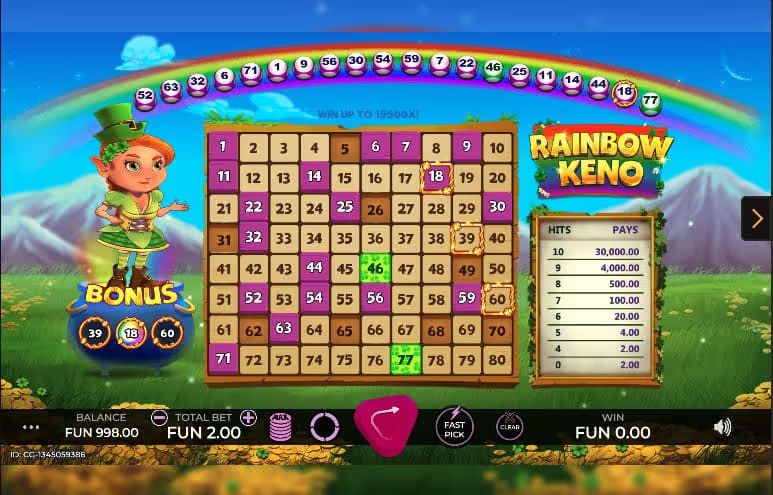The width and height of the screenshot is (773, 495).
Task: Activate Fast Pick
Action: point(454,426)
